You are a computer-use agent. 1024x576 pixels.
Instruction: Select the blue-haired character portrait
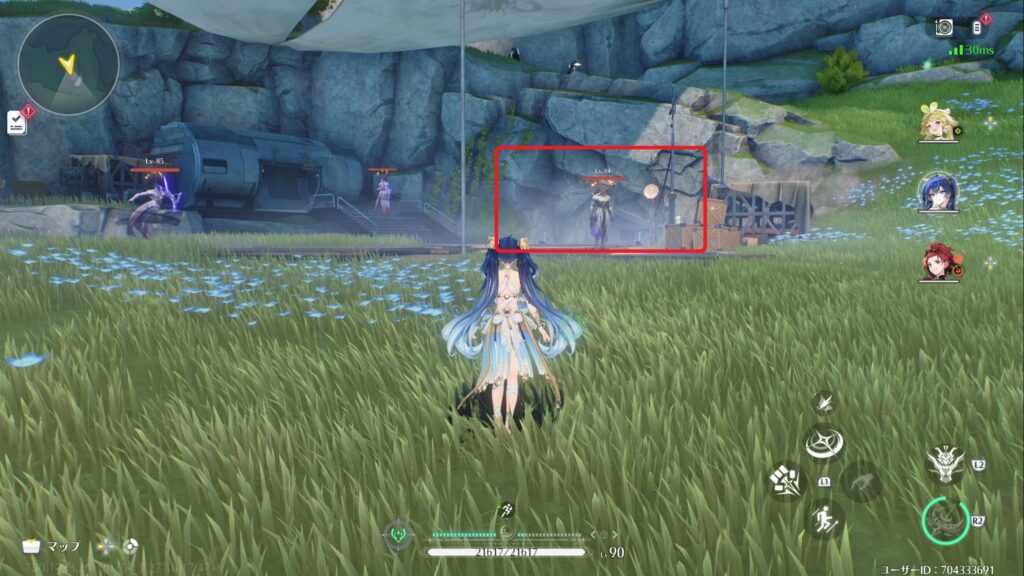tap(938, 192)
